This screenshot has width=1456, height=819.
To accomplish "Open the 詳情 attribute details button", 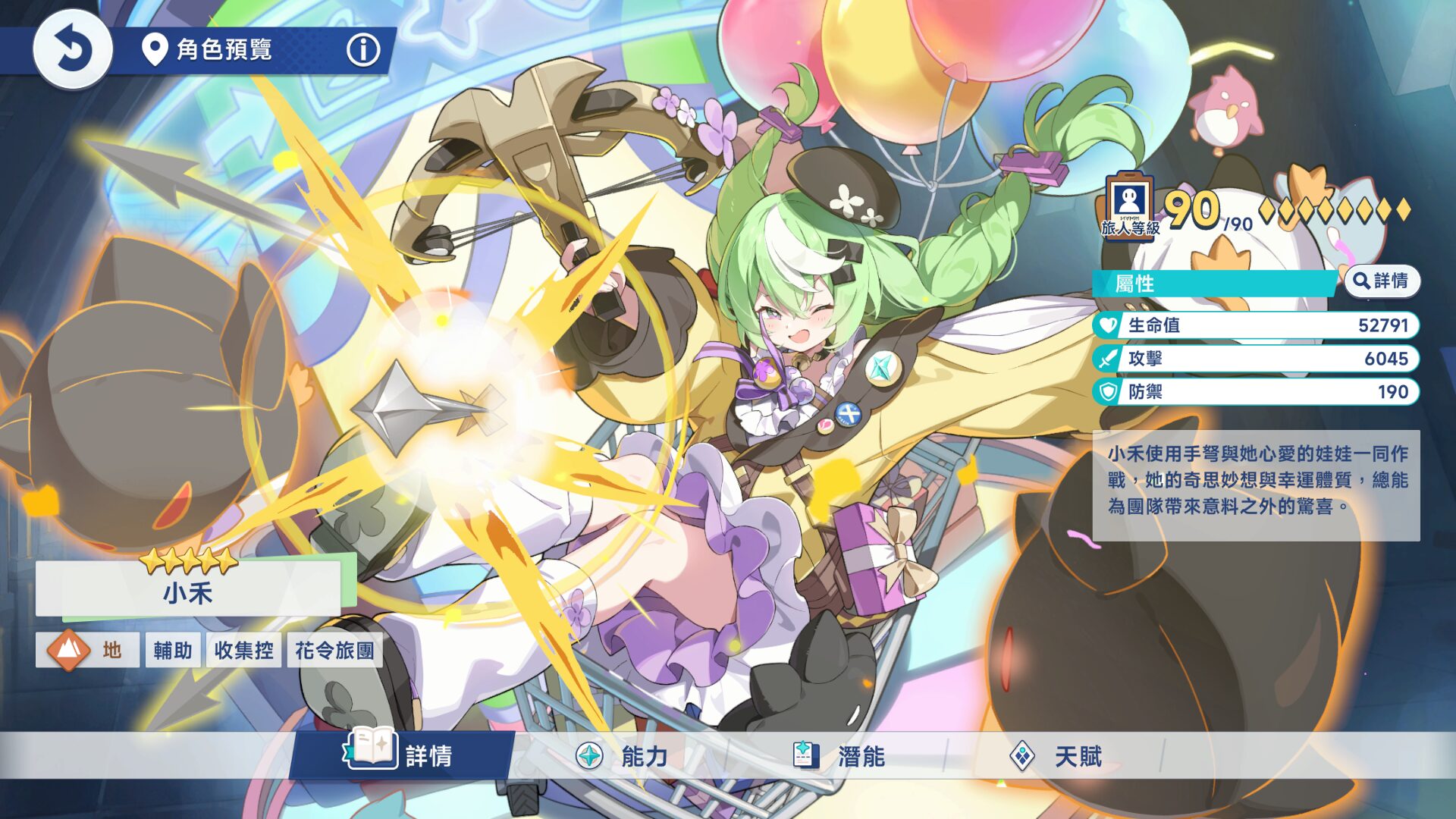I will [1382, 281].
